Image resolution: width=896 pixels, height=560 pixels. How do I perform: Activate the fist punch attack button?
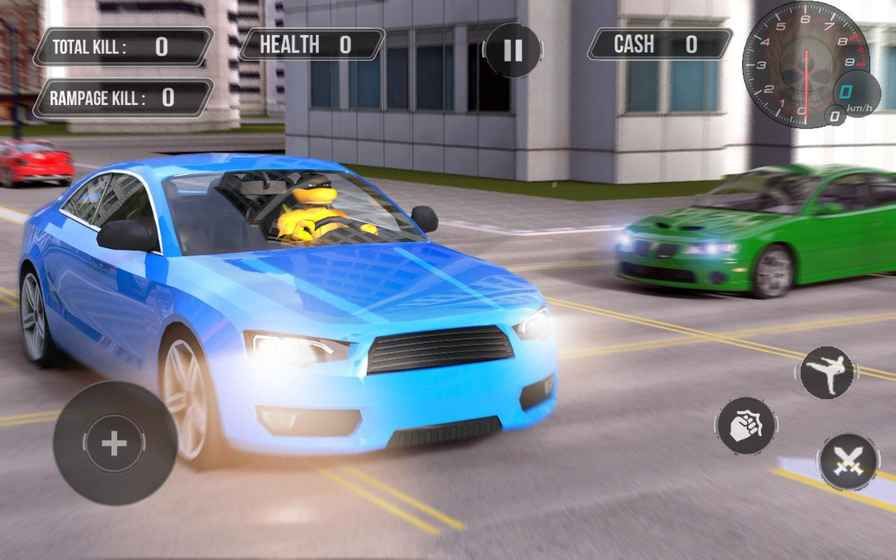click(x=746, y=425)
